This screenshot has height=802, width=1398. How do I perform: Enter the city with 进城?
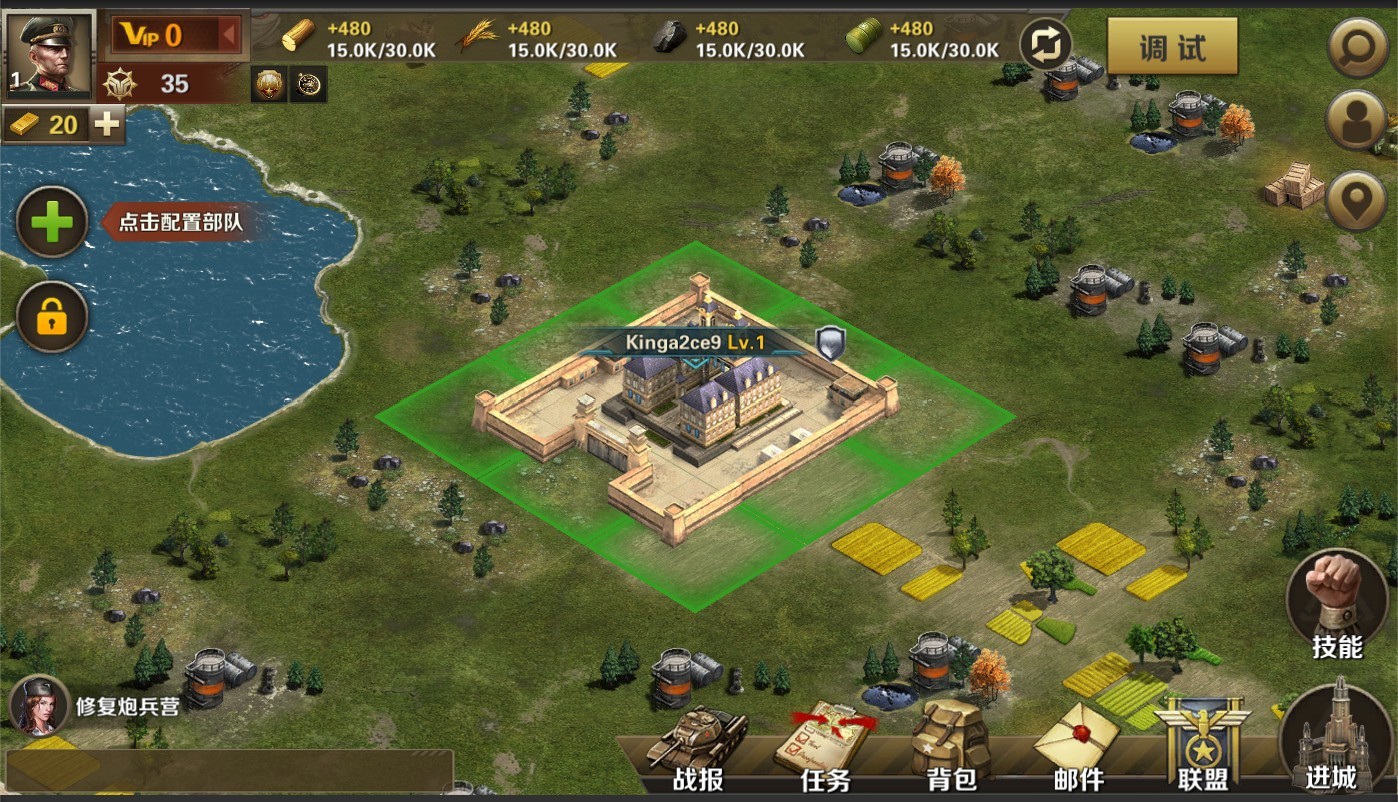coord(1333,735)
